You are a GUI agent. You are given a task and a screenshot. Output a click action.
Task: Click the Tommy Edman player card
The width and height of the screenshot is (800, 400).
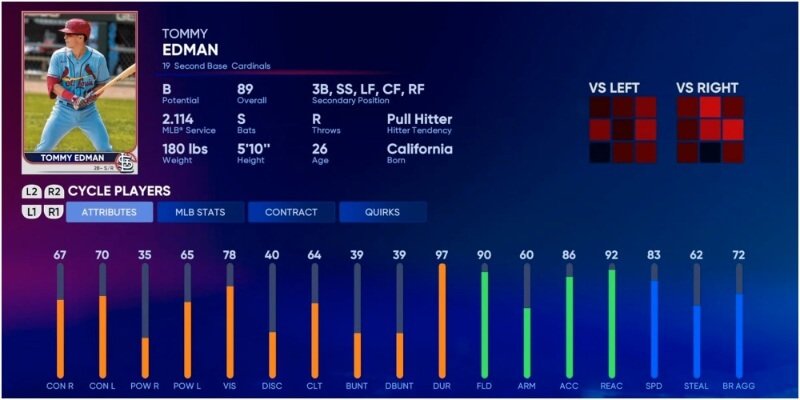[79, 93]
